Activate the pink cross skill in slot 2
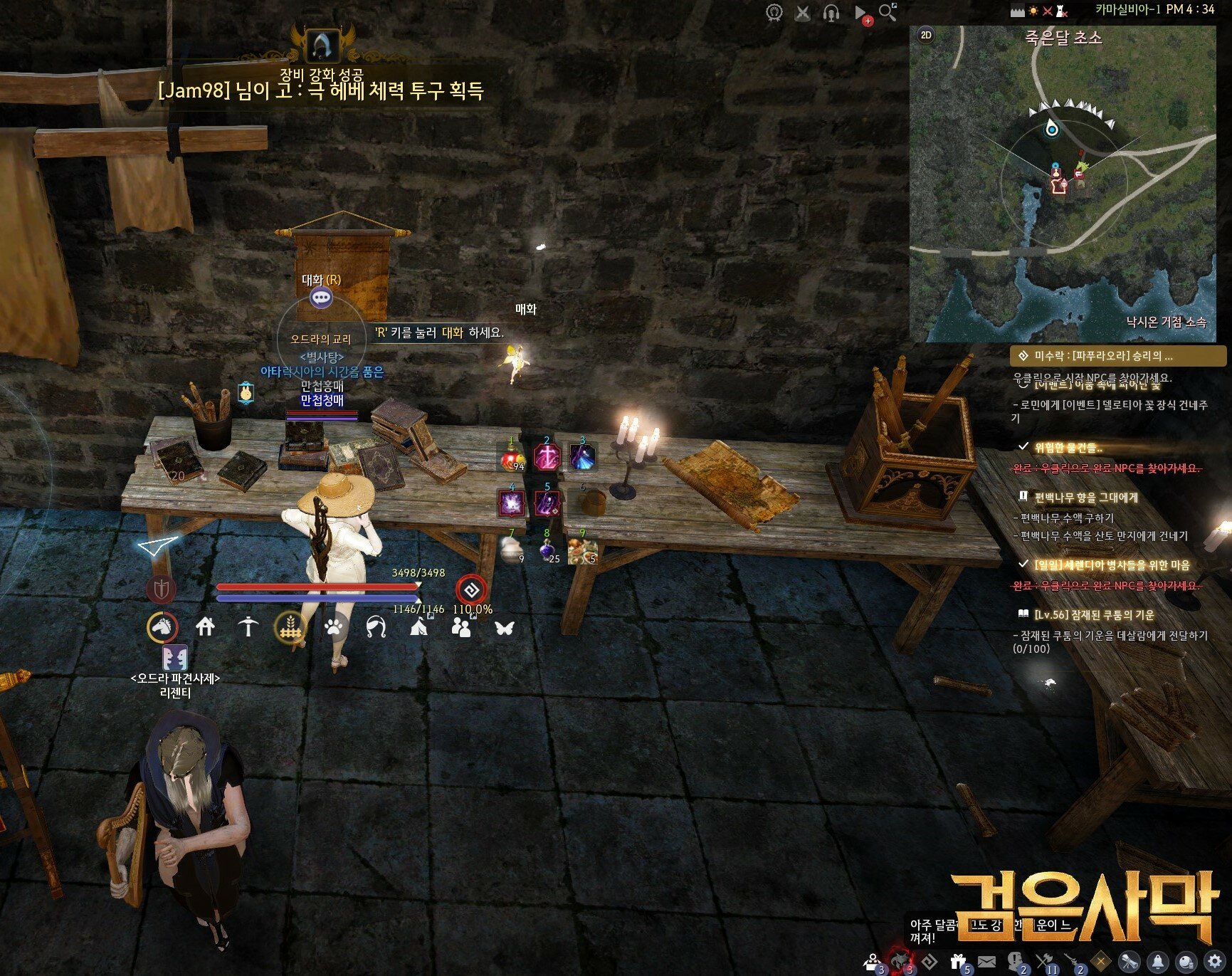 547,457
